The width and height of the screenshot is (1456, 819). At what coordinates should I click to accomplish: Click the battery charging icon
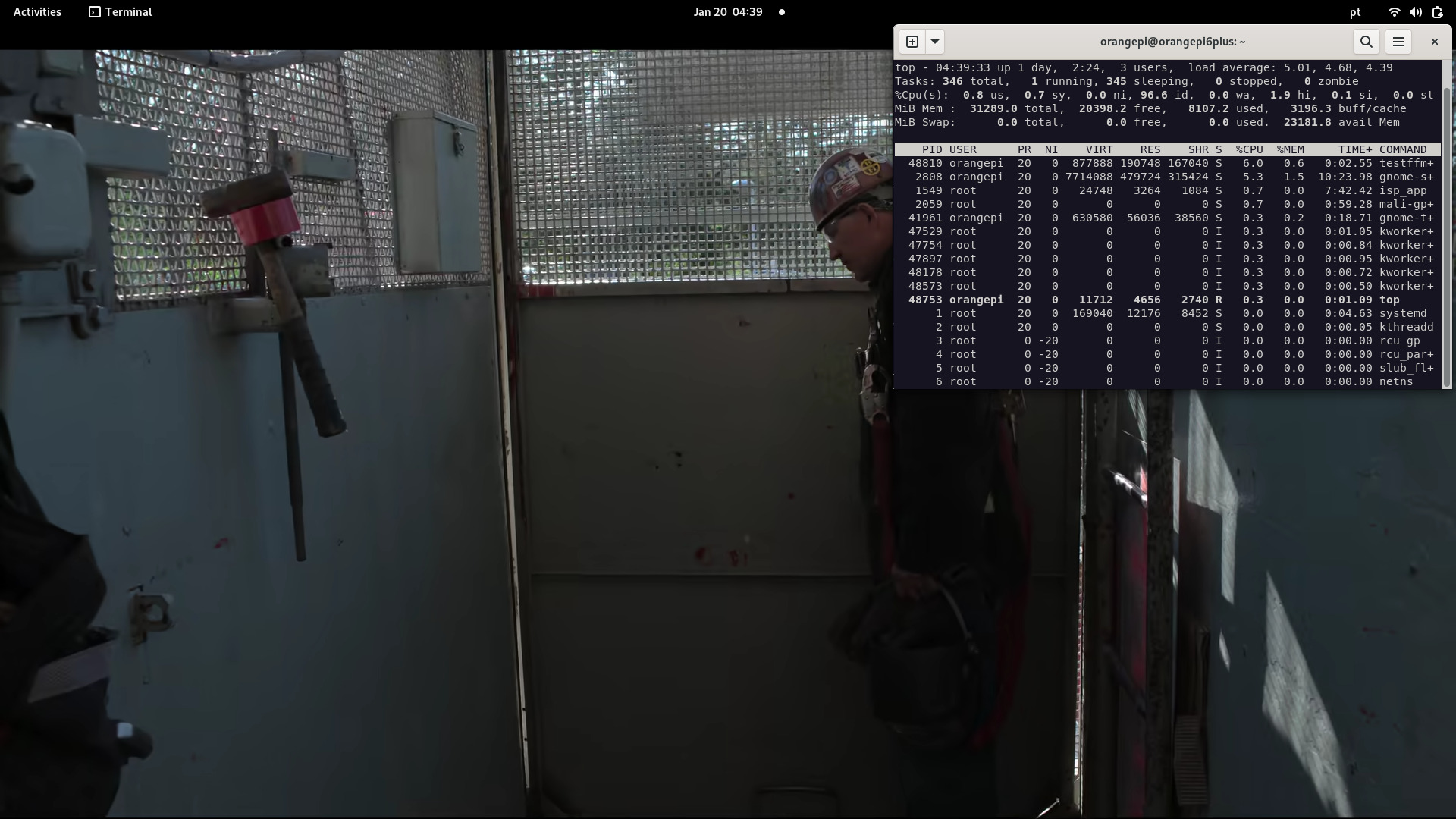1437,12
